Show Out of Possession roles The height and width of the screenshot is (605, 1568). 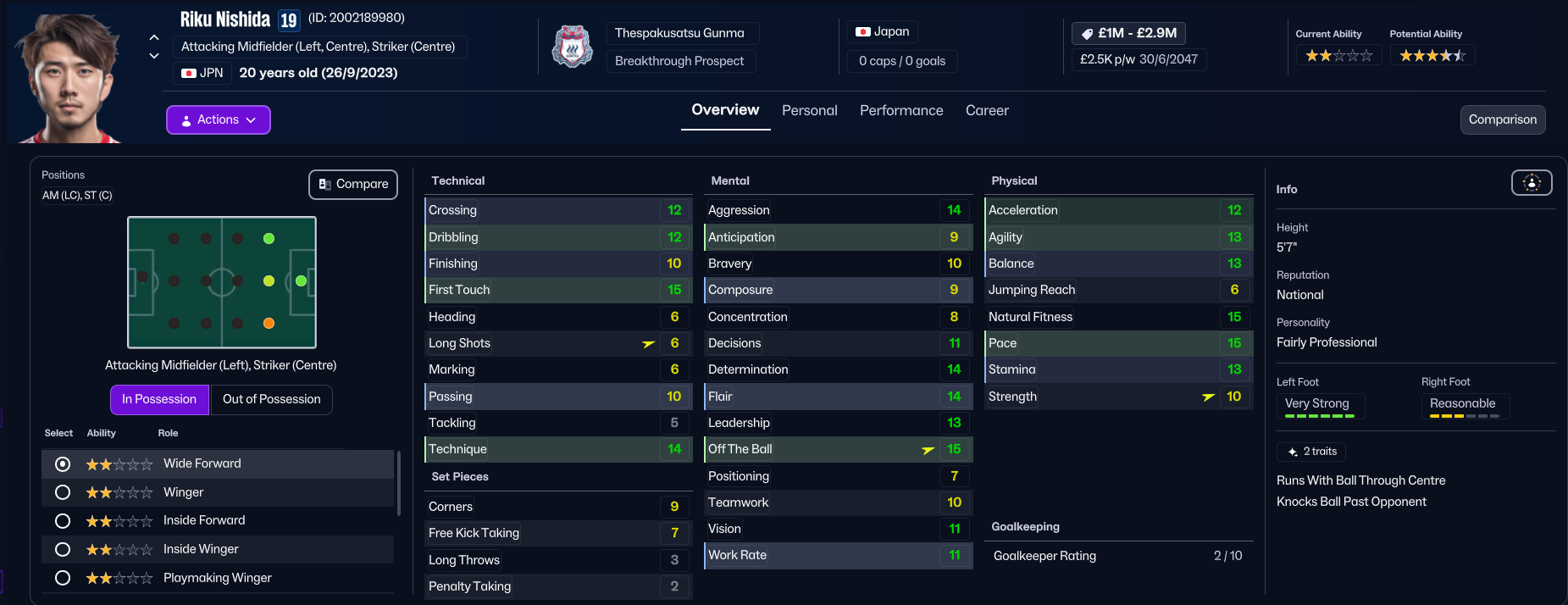[x=271, y=399]
